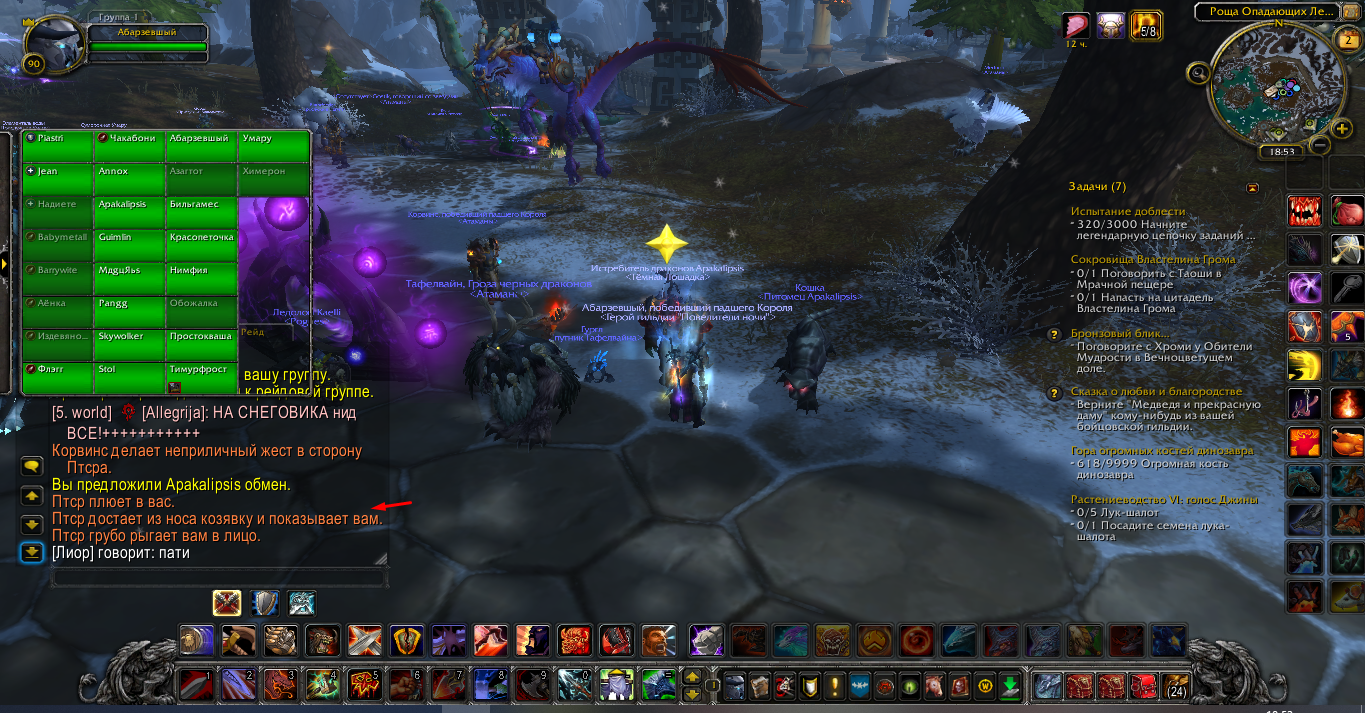Image resolution: width=1365 pixels, height=713 pixels.
Task: Target raid member Skywolker
Action: (x=130, y=345)
